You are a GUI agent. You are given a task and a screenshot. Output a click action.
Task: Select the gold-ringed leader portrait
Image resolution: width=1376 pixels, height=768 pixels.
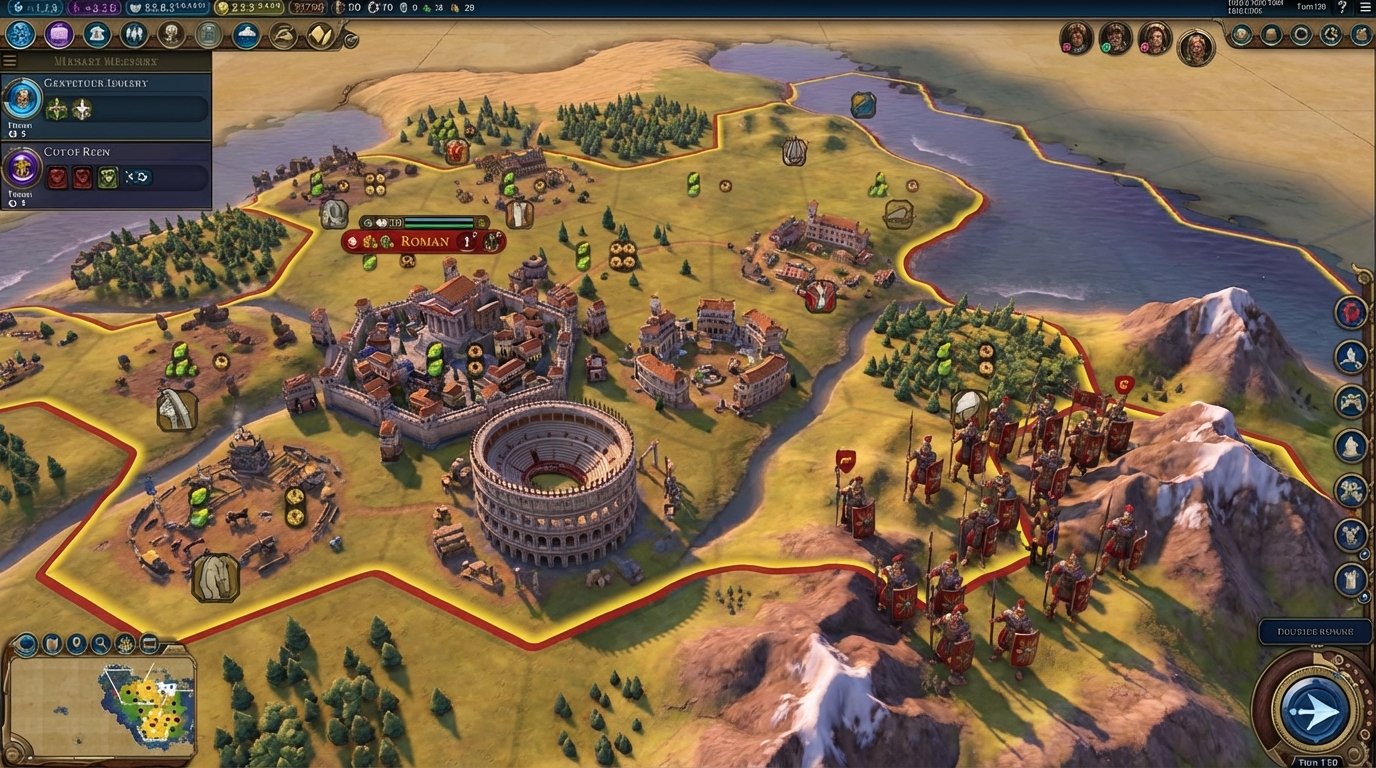coord(1195,47)
